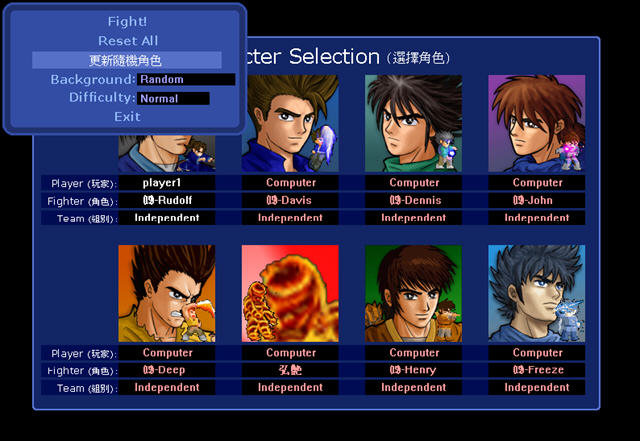Select Freeze character portrait
Viewport: 640px width, 441px height.
pos(537,294)
